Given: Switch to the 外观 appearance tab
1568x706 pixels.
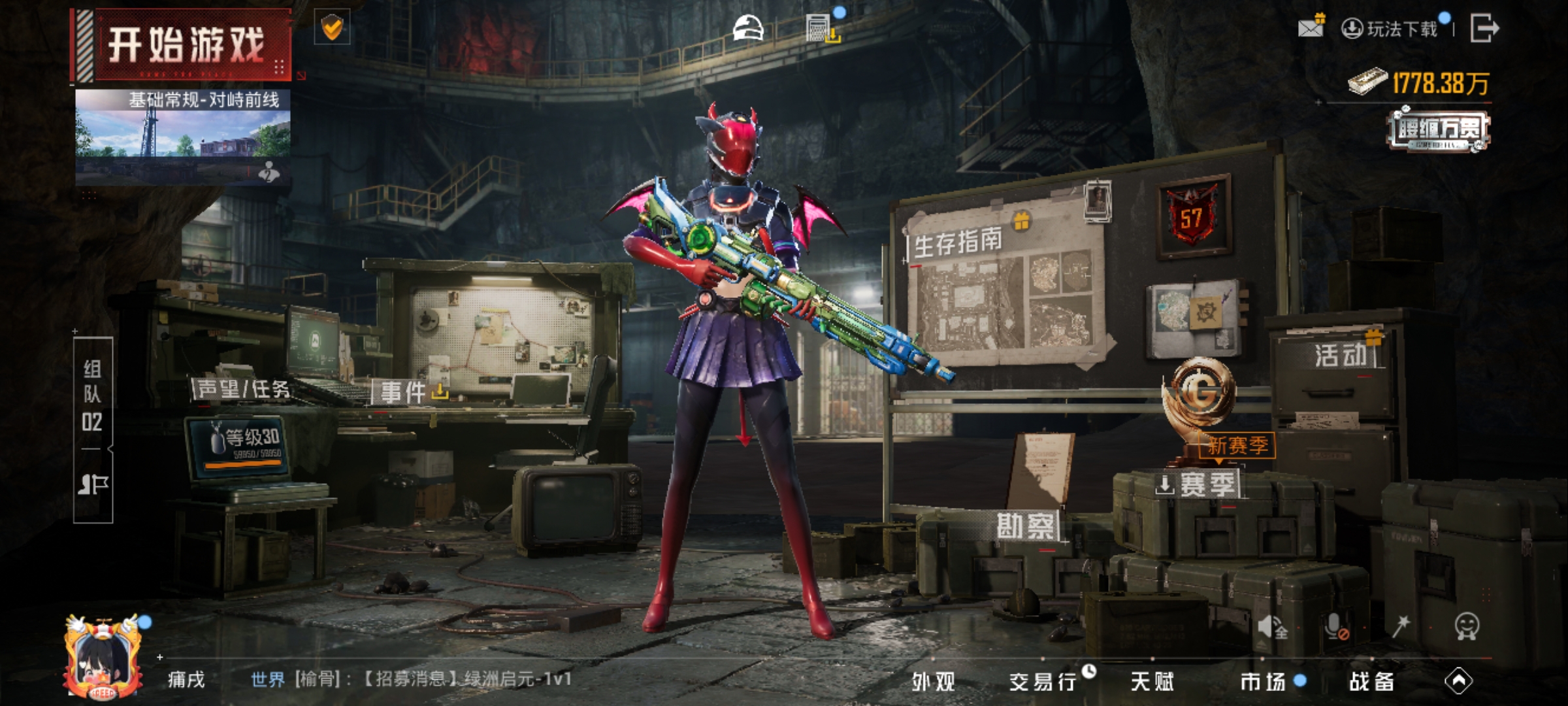Looking at the screenshot, I should (x=934, y=682).
